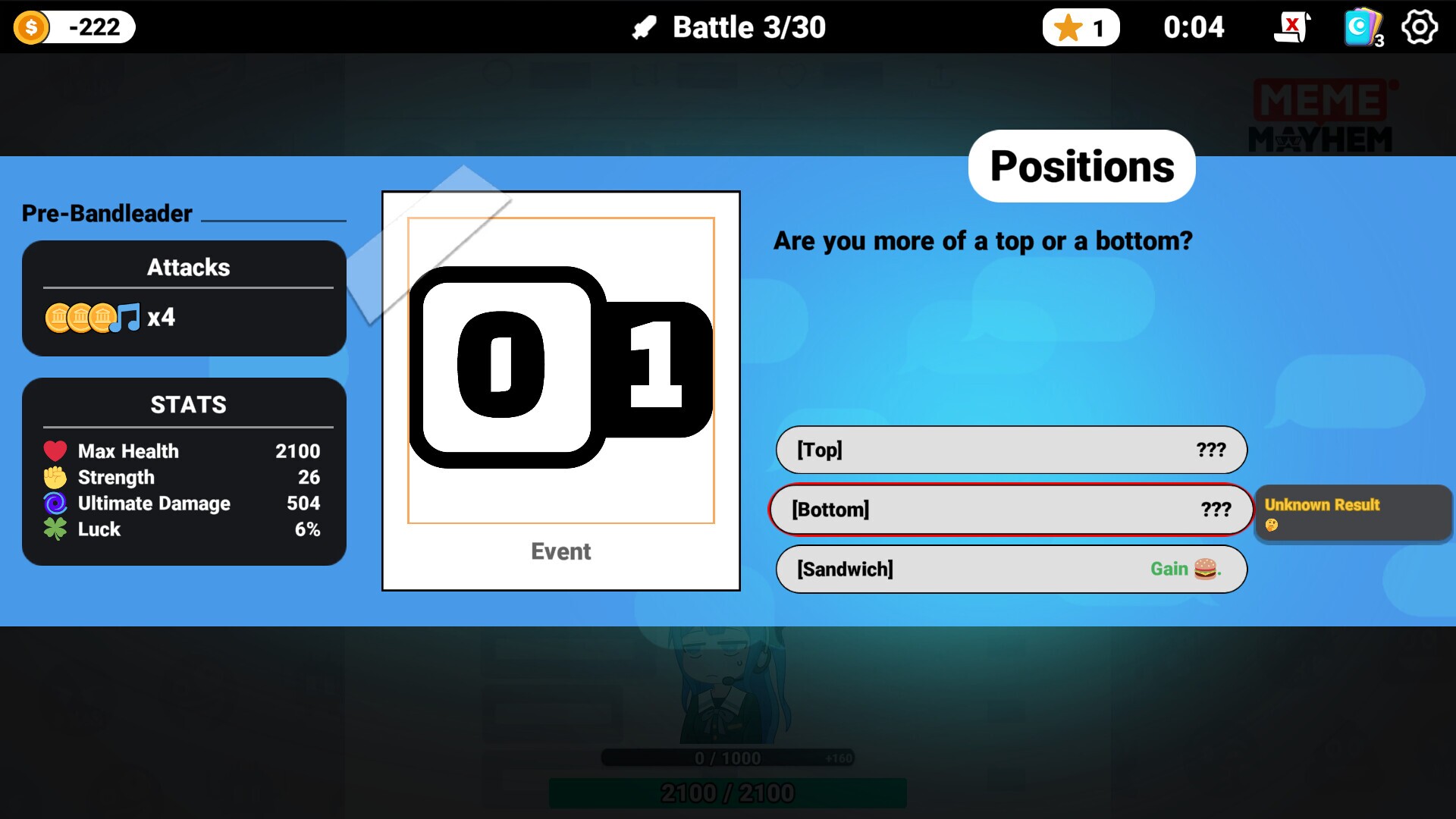View your card deck with 3 cards
The width and height of the screenshot is (1456, 819).
pyautogui.click(x=1361, y=27)
